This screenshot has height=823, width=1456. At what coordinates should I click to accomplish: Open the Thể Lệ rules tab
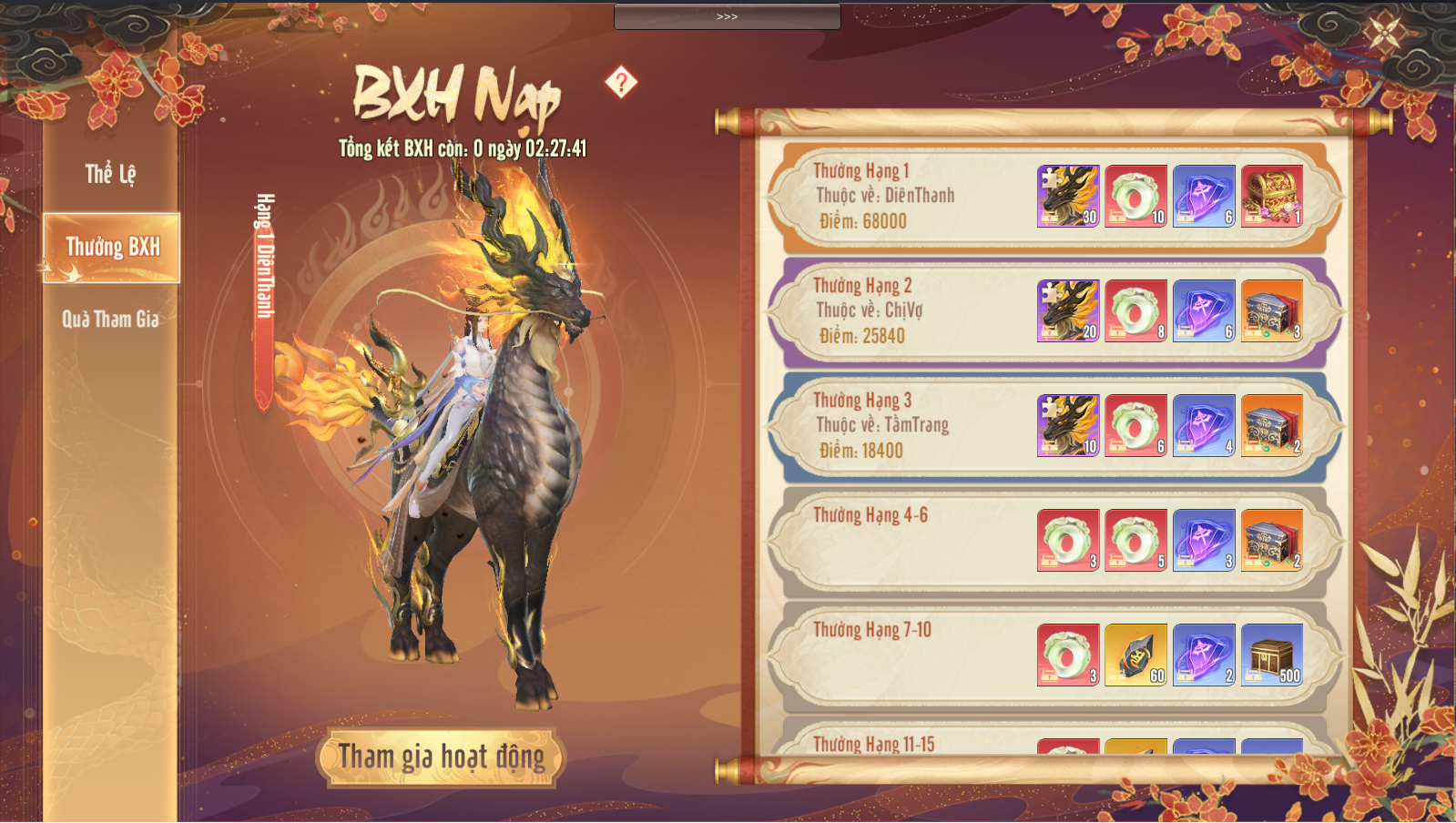[x=110, y=174]
